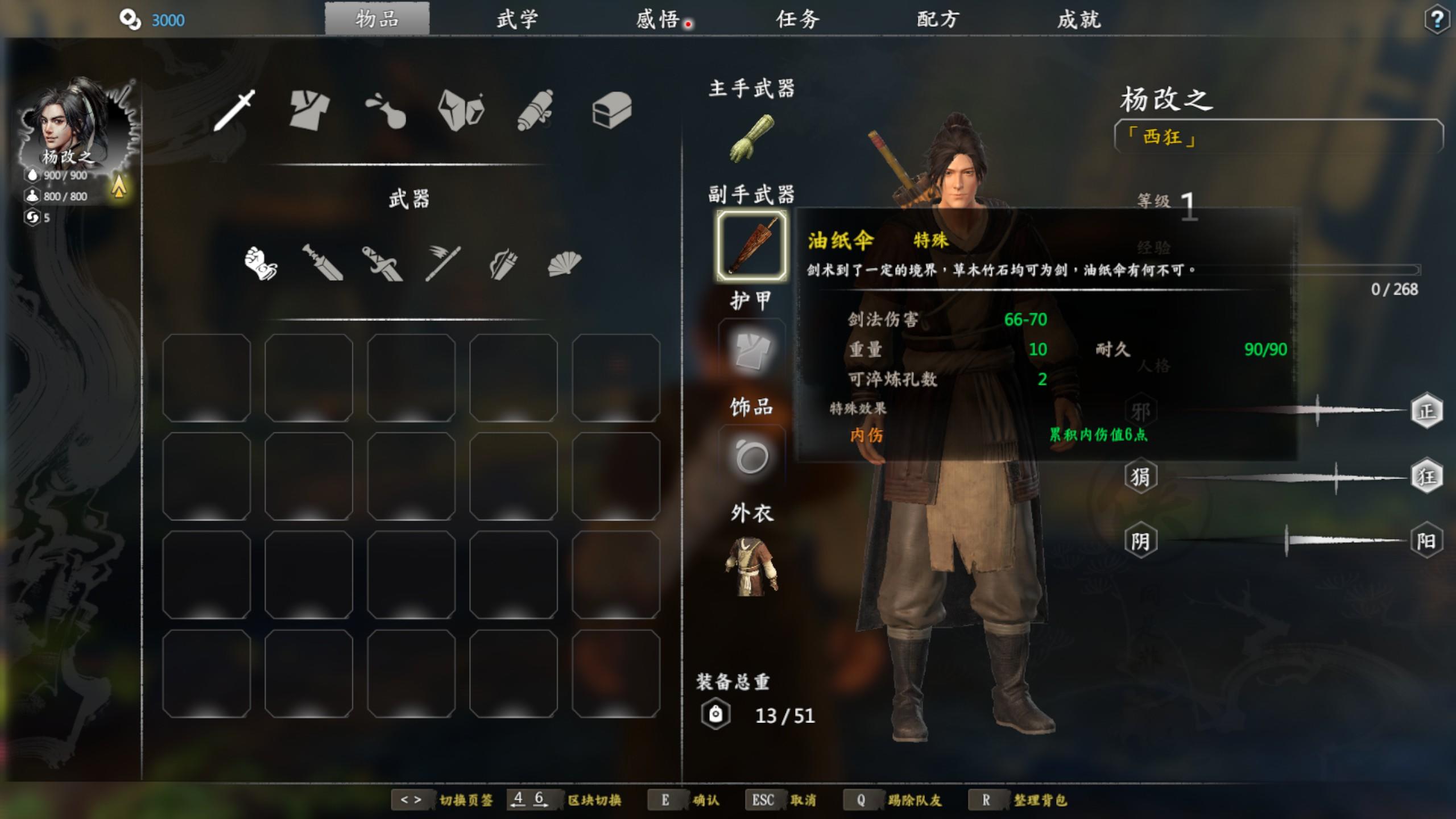The width and height of the screenshot is (1456, 819).
Task: Open the 感悟 tab
Action: click(x=657, y=19)
